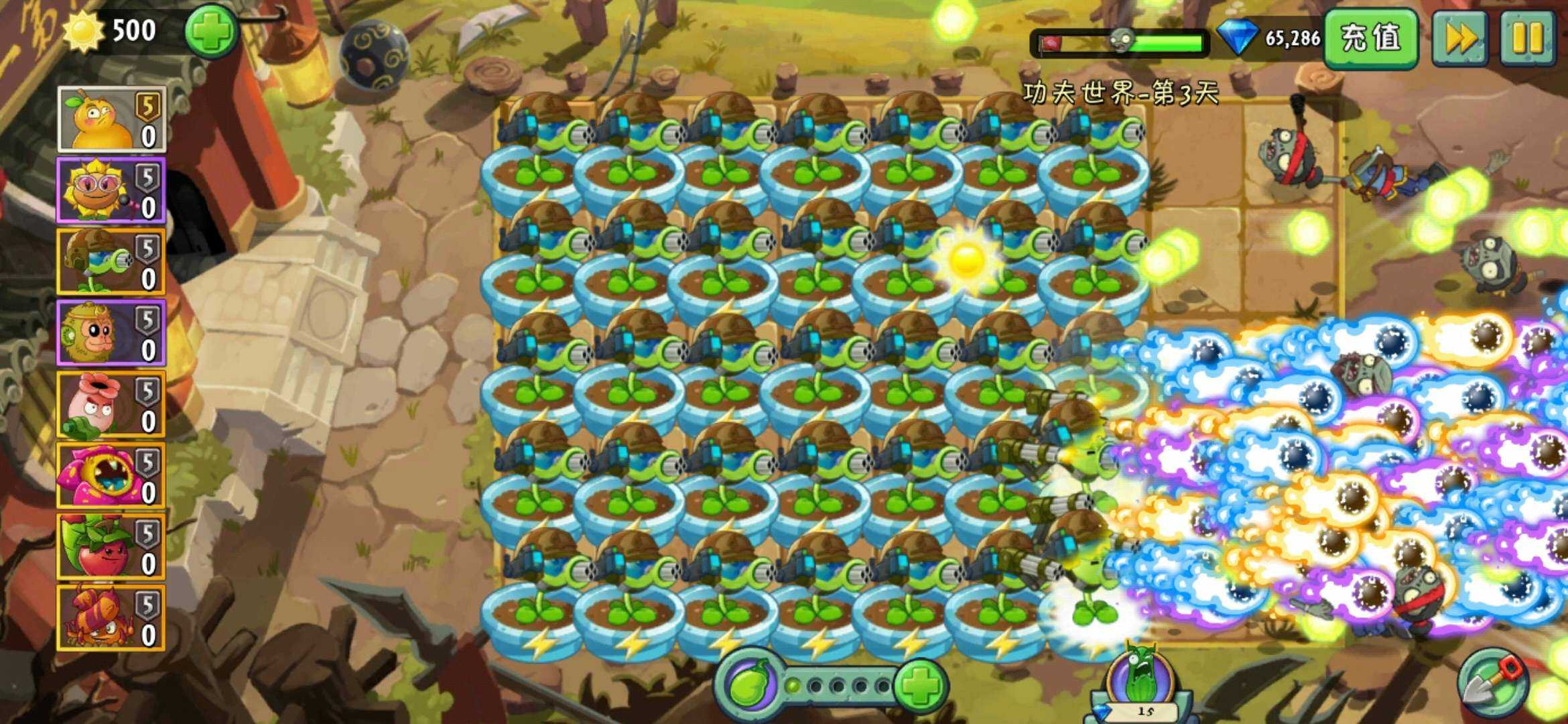The image size is (1568, 724).
Task: Pick the red apple plant seed card
Action: click(x=111, y=546)
